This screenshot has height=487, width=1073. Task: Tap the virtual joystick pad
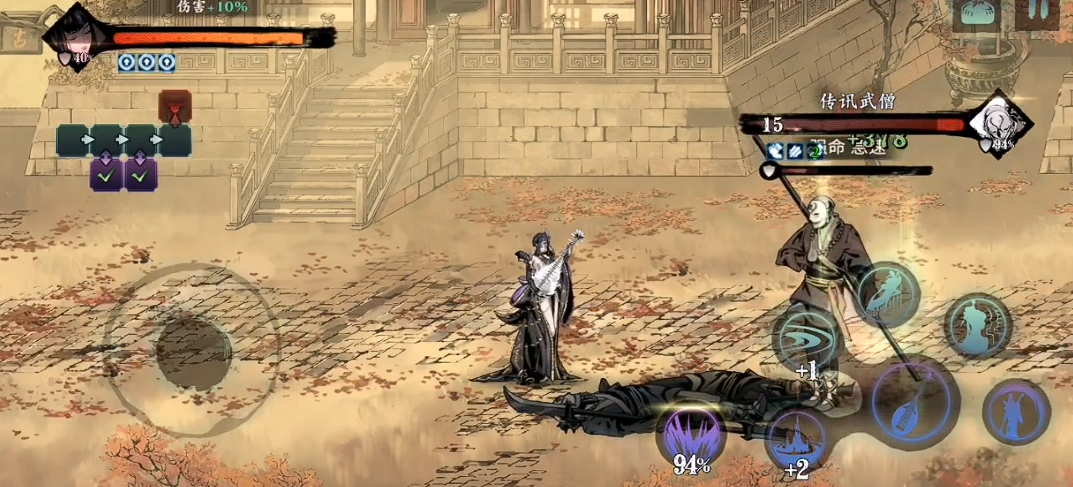point(192,349)
